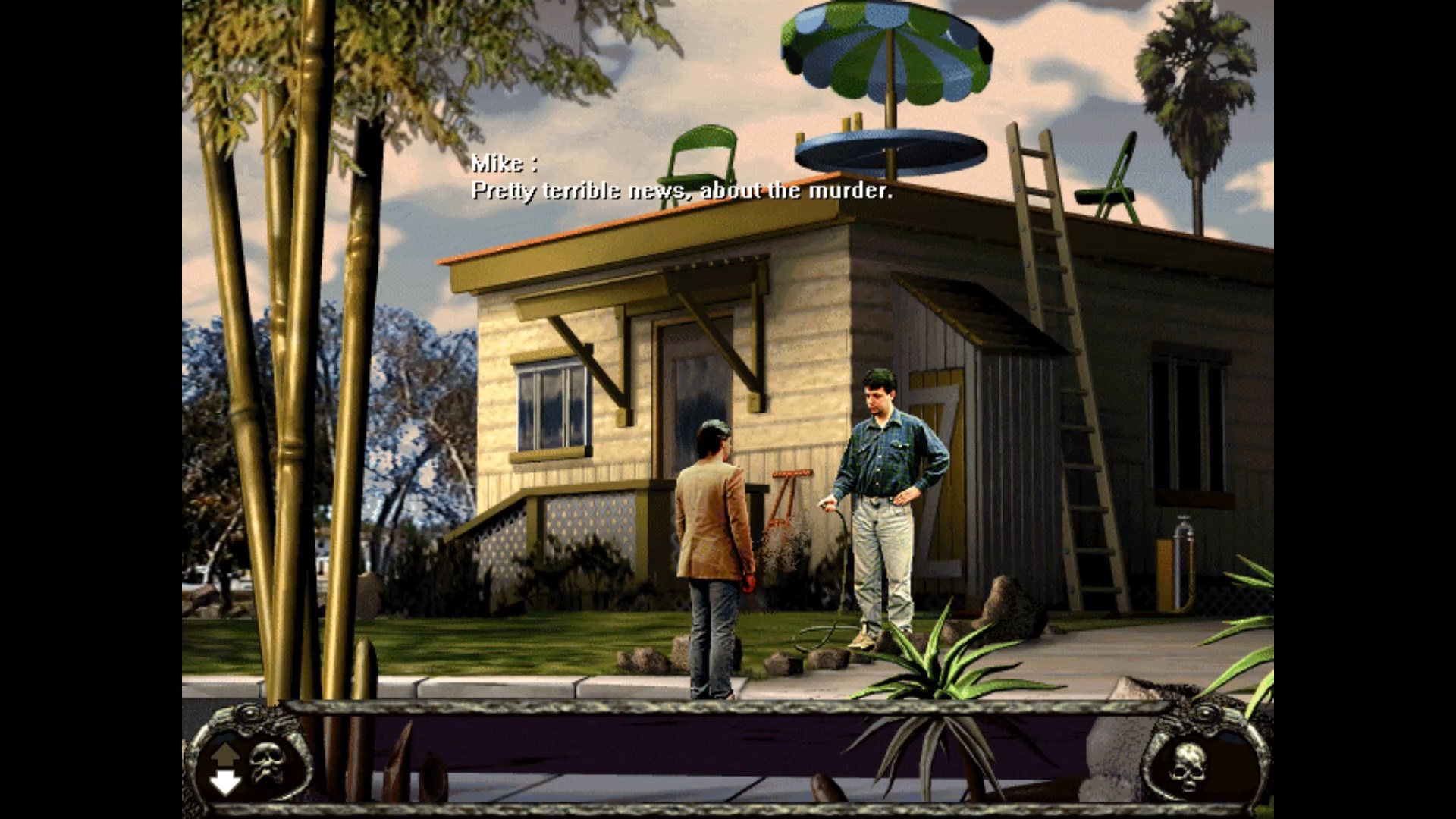Click the white down arrow in the bottom bar

(x=225, y=781)
